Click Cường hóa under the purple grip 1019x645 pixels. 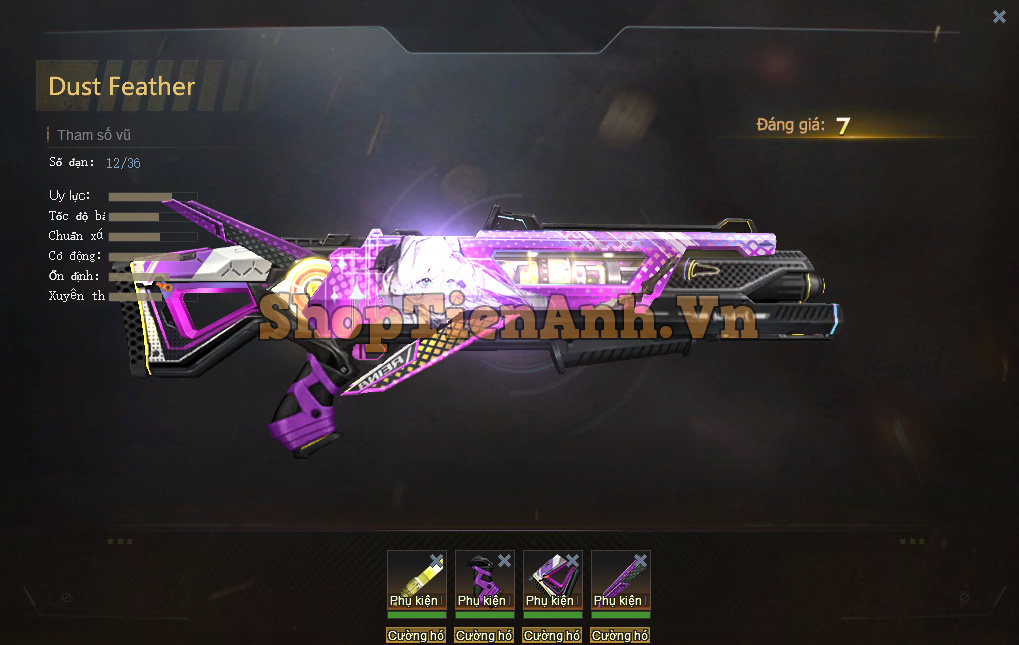pyautogui.click(x=484, y=636)
